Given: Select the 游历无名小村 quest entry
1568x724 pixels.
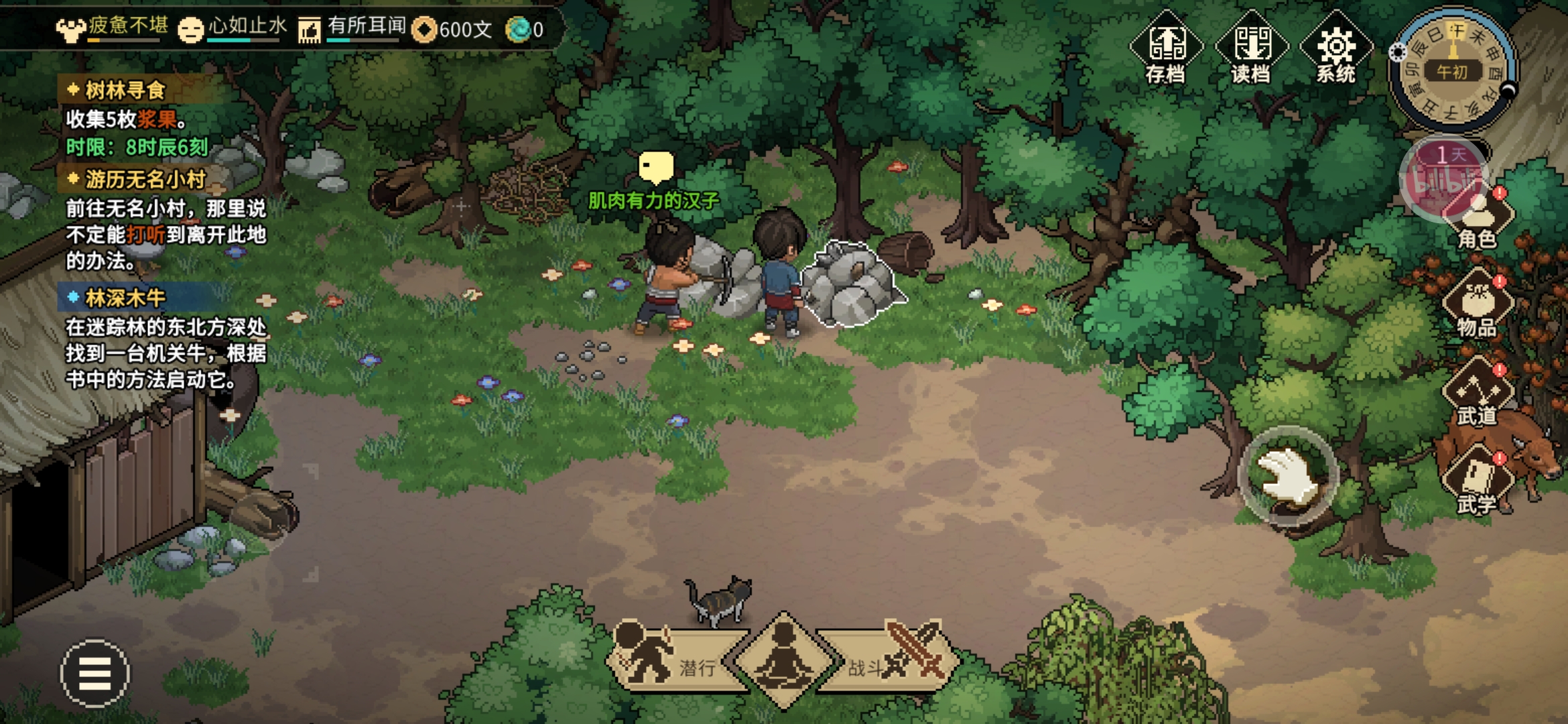Looking at the screenshot, I should 145,180.
